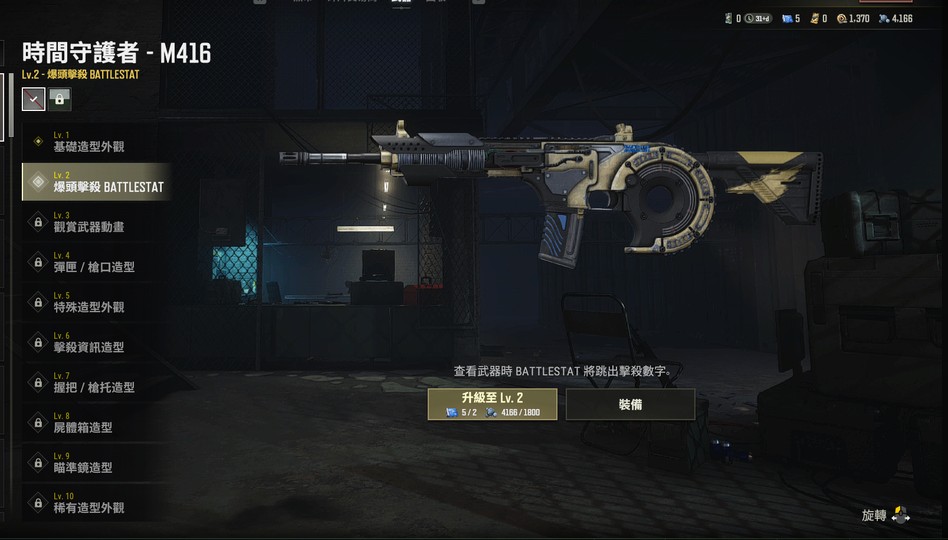This screenshot has width=948, height=540.
Task: Select Lv. 8 屍體箱造型 entry
Action: pyautogui.click(x=95, y=422)
